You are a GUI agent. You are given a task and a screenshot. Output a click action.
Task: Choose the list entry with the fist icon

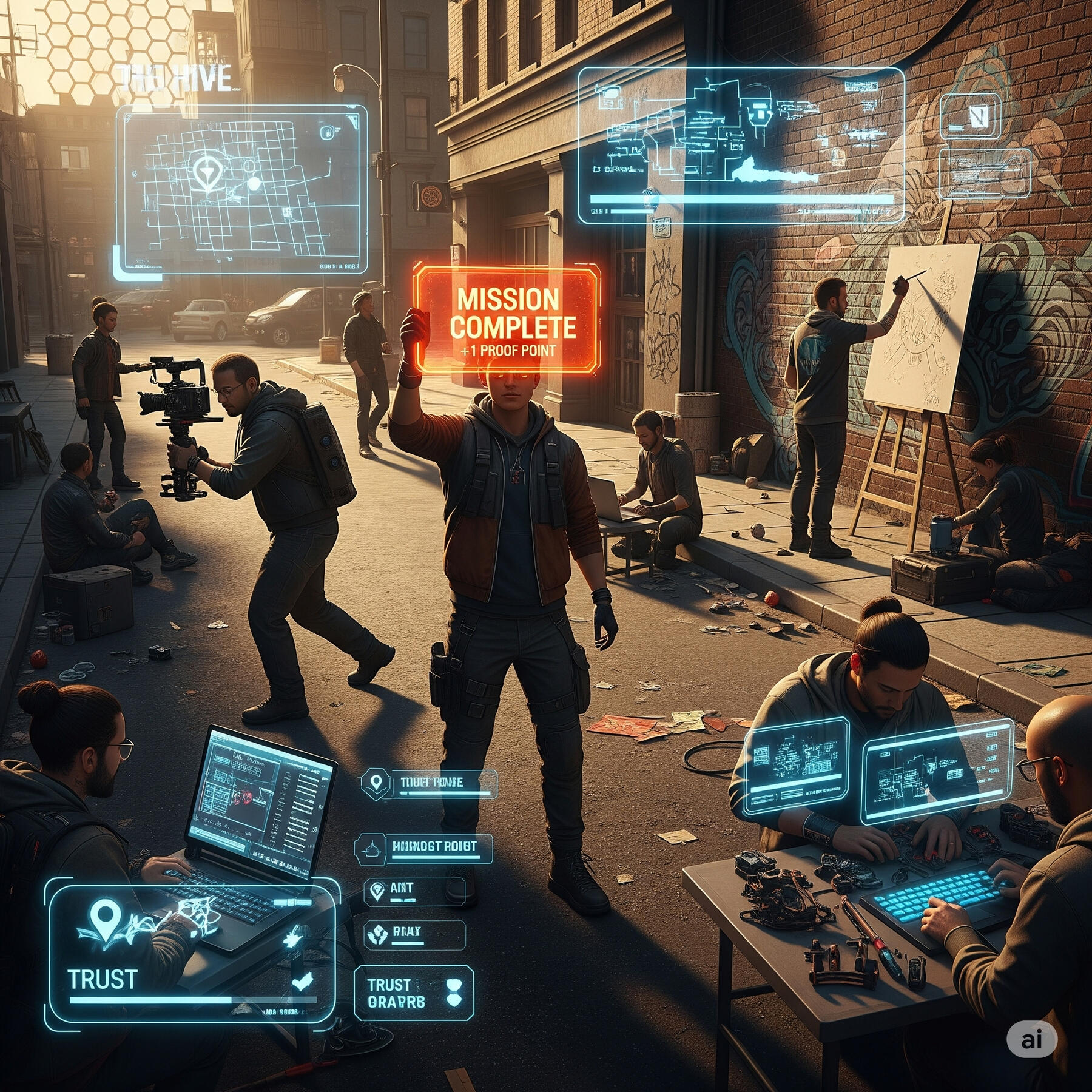[414, 934]
